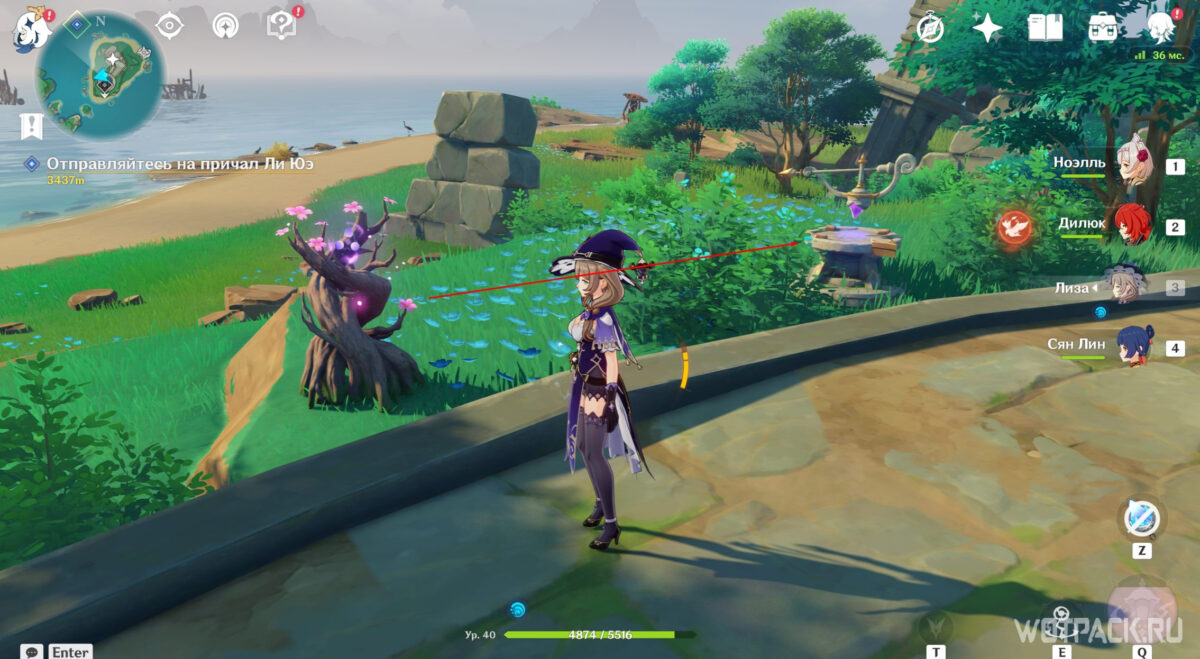Open the wish star icon
This screenshot has height=659, width=1200.
click(987, 27)
